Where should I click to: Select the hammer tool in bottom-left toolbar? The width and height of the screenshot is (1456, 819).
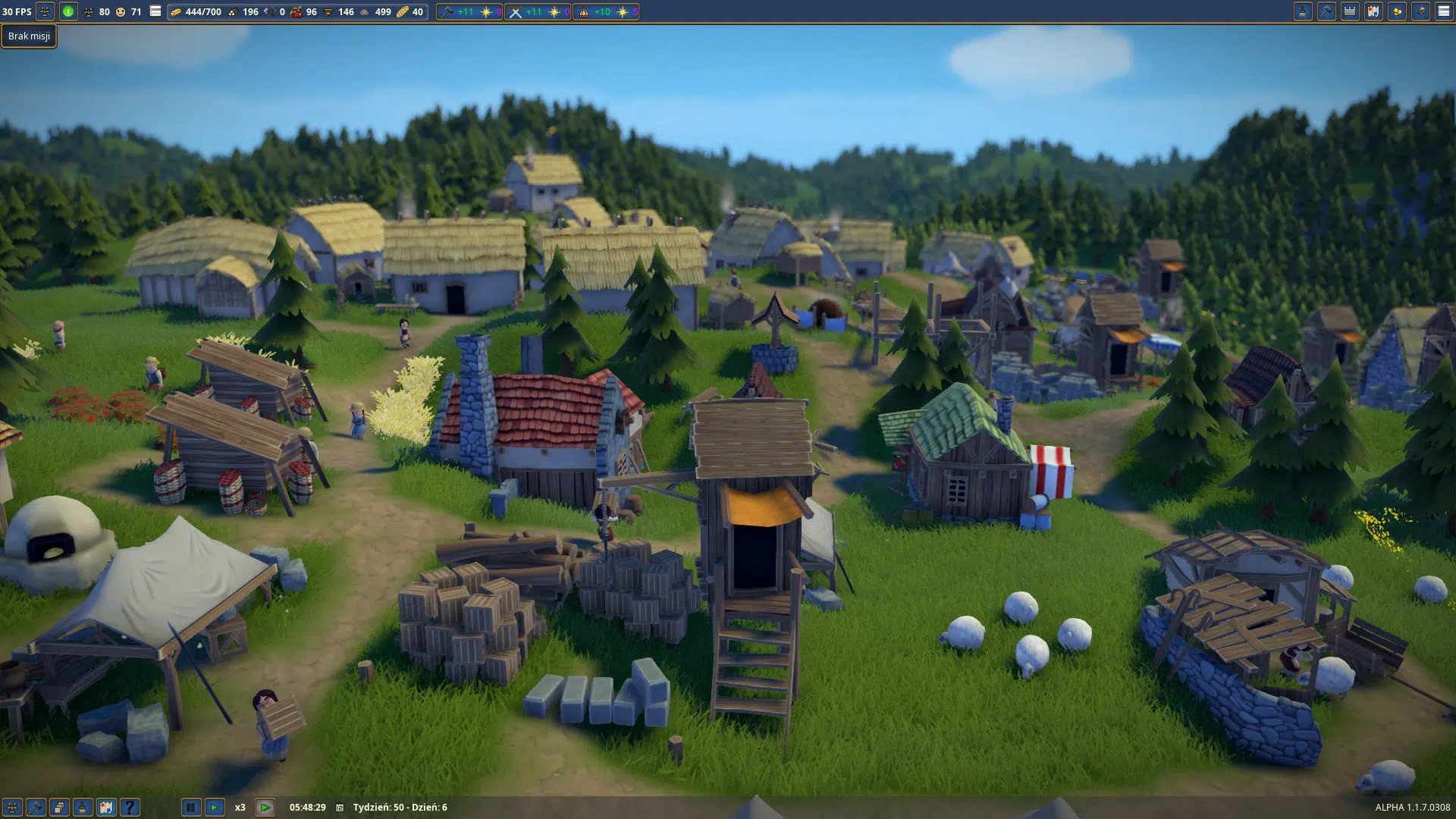(x=36, y=808)
